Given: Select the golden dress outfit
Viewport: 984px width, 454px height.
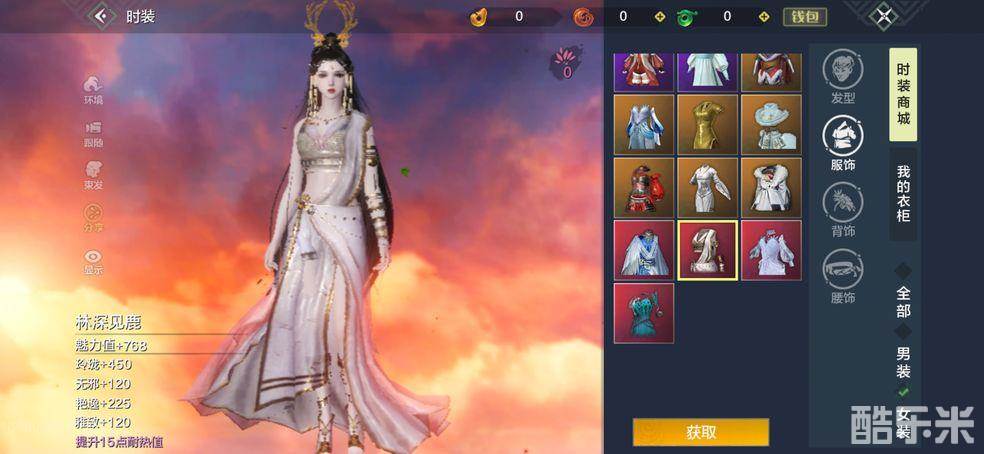Looking at the screenshot, I should [x=707, y=124].
